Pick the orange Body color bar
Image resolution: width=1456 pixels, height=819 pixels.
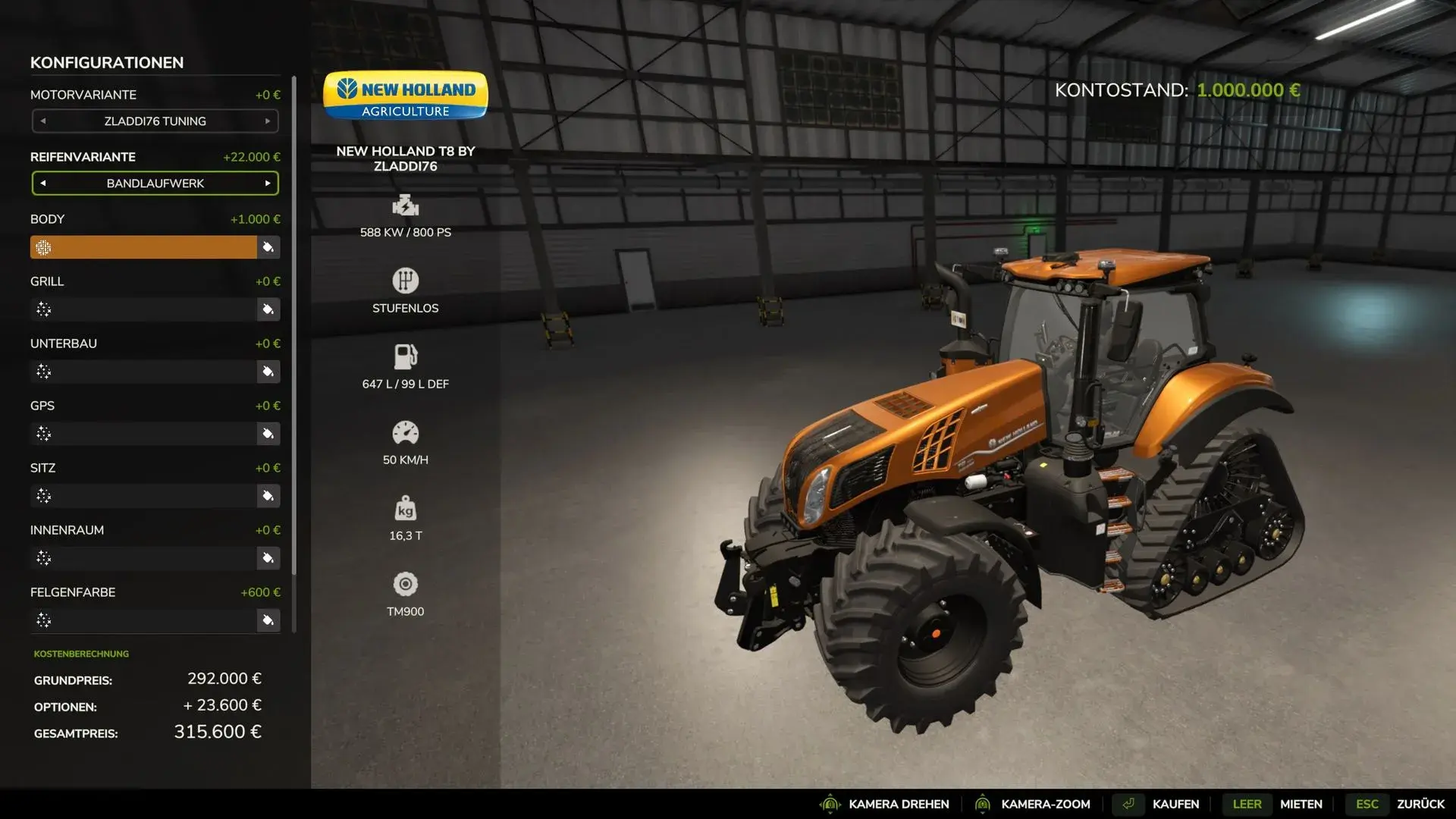144,247
